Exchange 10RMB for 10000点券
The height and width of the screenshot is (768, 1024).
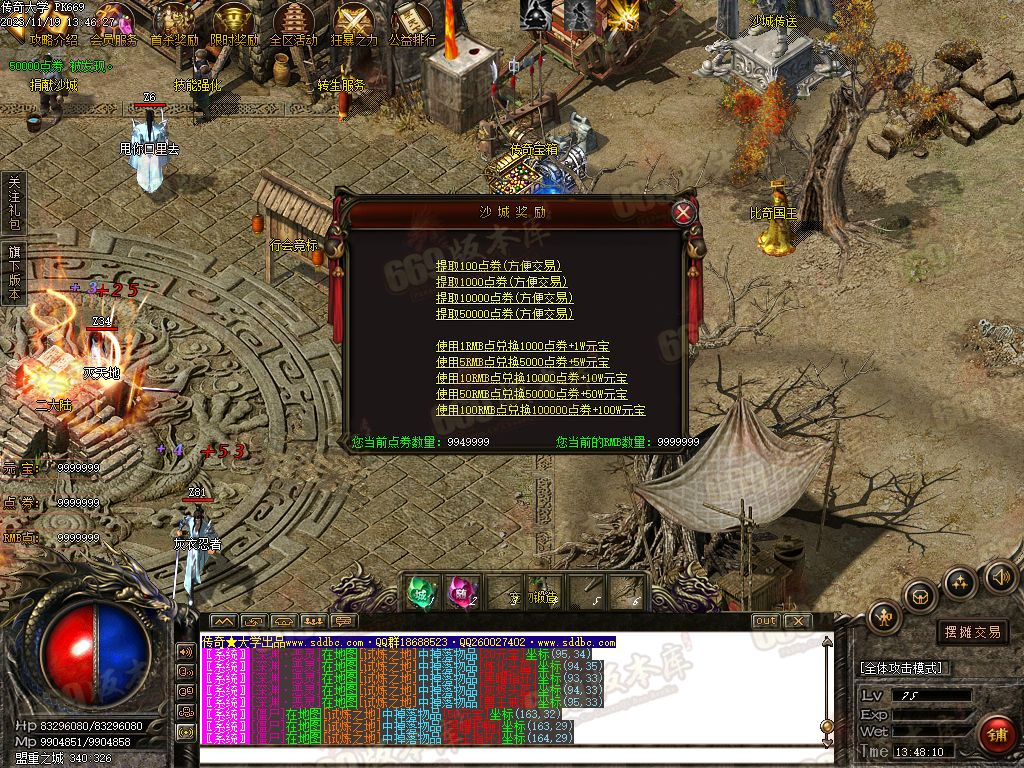click(531, 378)
